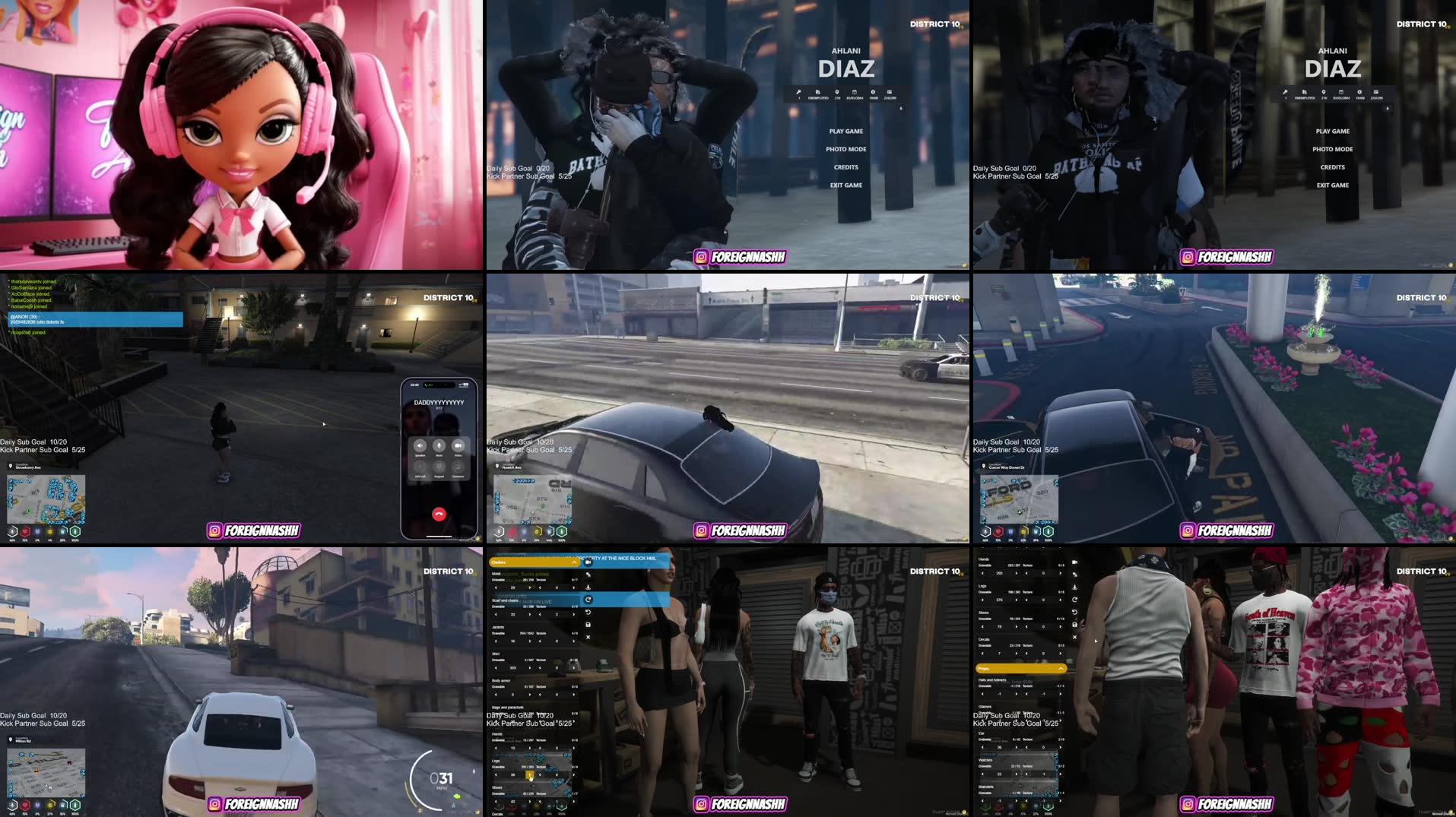Toggle Speaker during the DADDYYYYYYYYY call
Screen dimensions: 1456x817
pos(420,445)
